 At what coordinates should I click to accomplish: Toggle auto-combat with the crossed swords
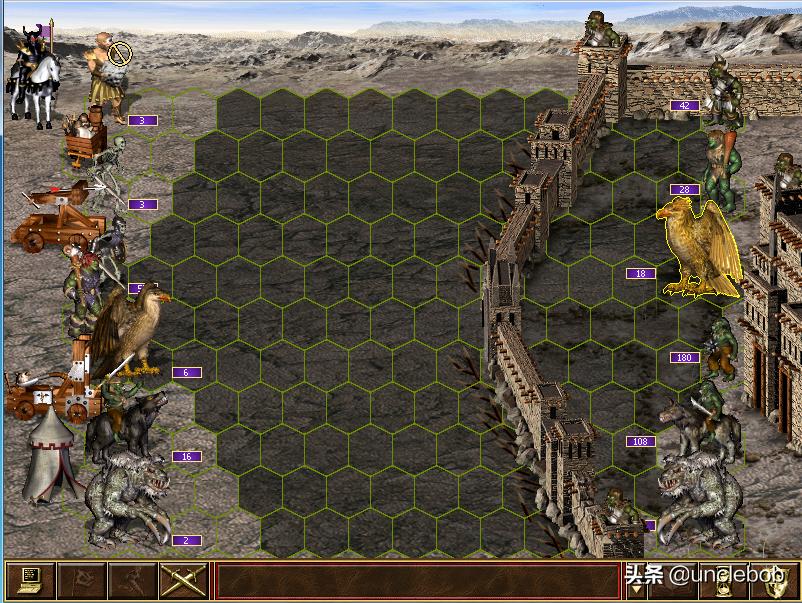tap(183, 580)
